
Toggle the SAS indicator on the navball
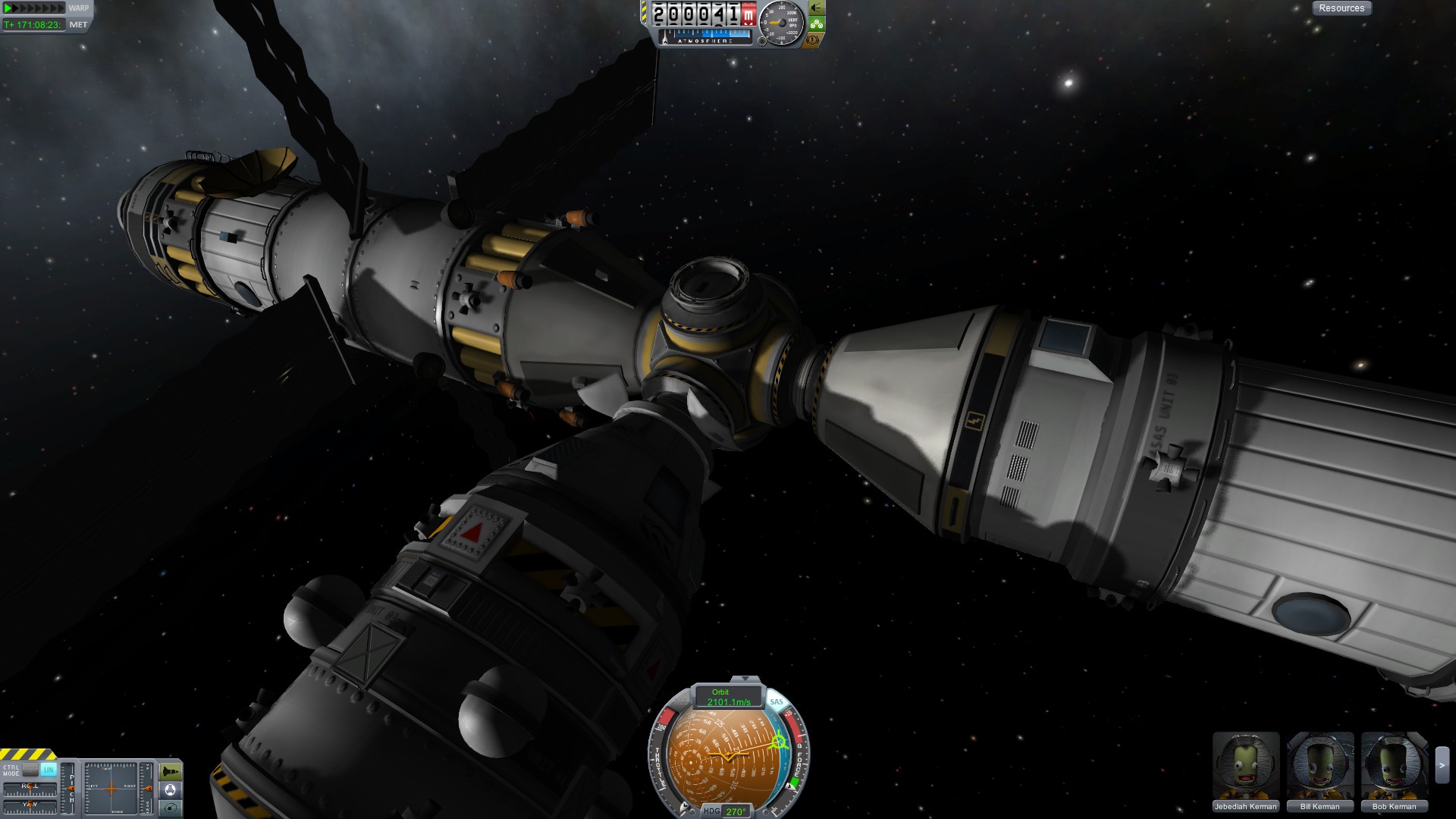(x=776, y=702)
